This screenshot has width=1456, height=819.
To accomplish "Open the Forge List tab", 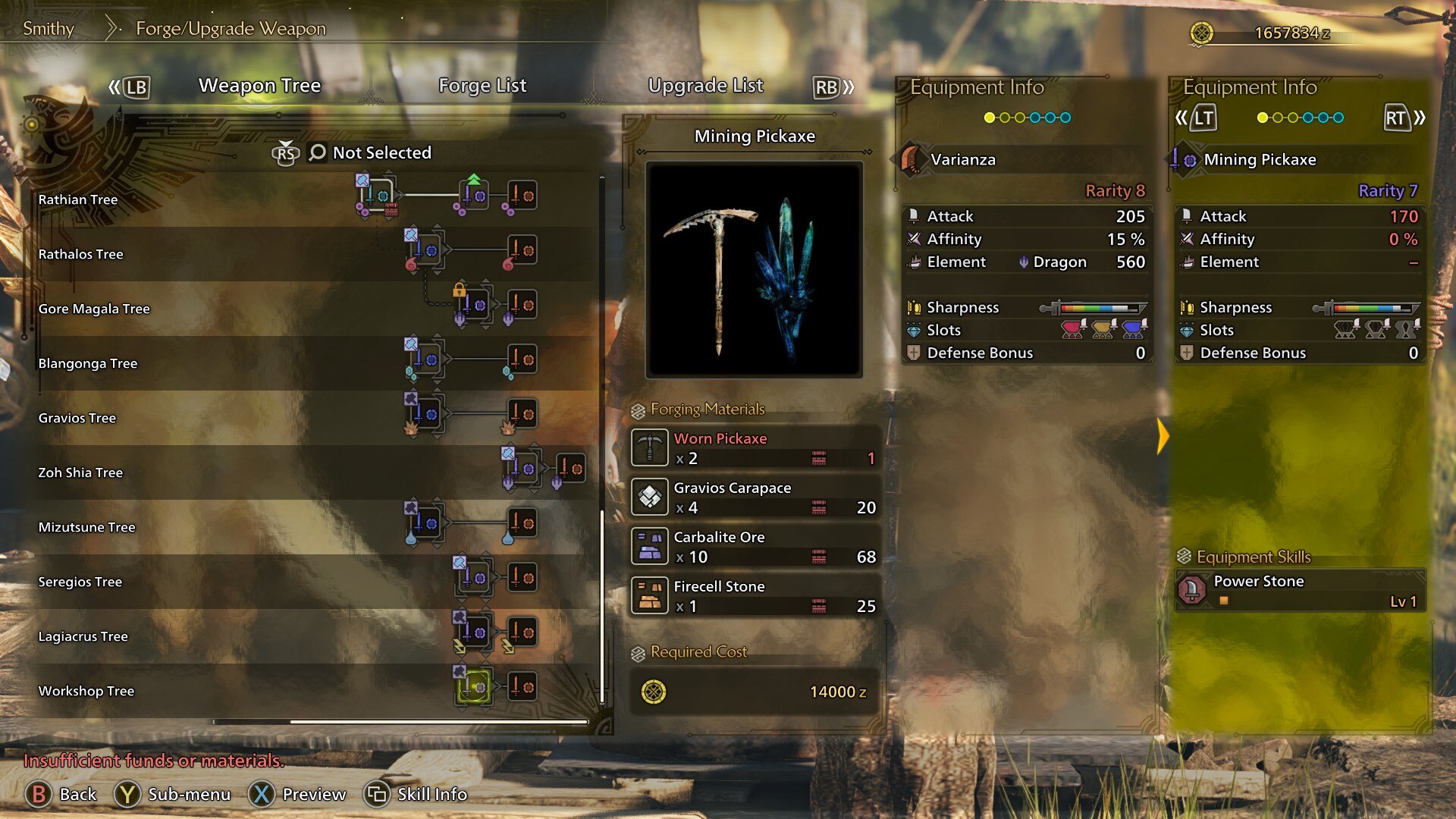I will [482, 86].
